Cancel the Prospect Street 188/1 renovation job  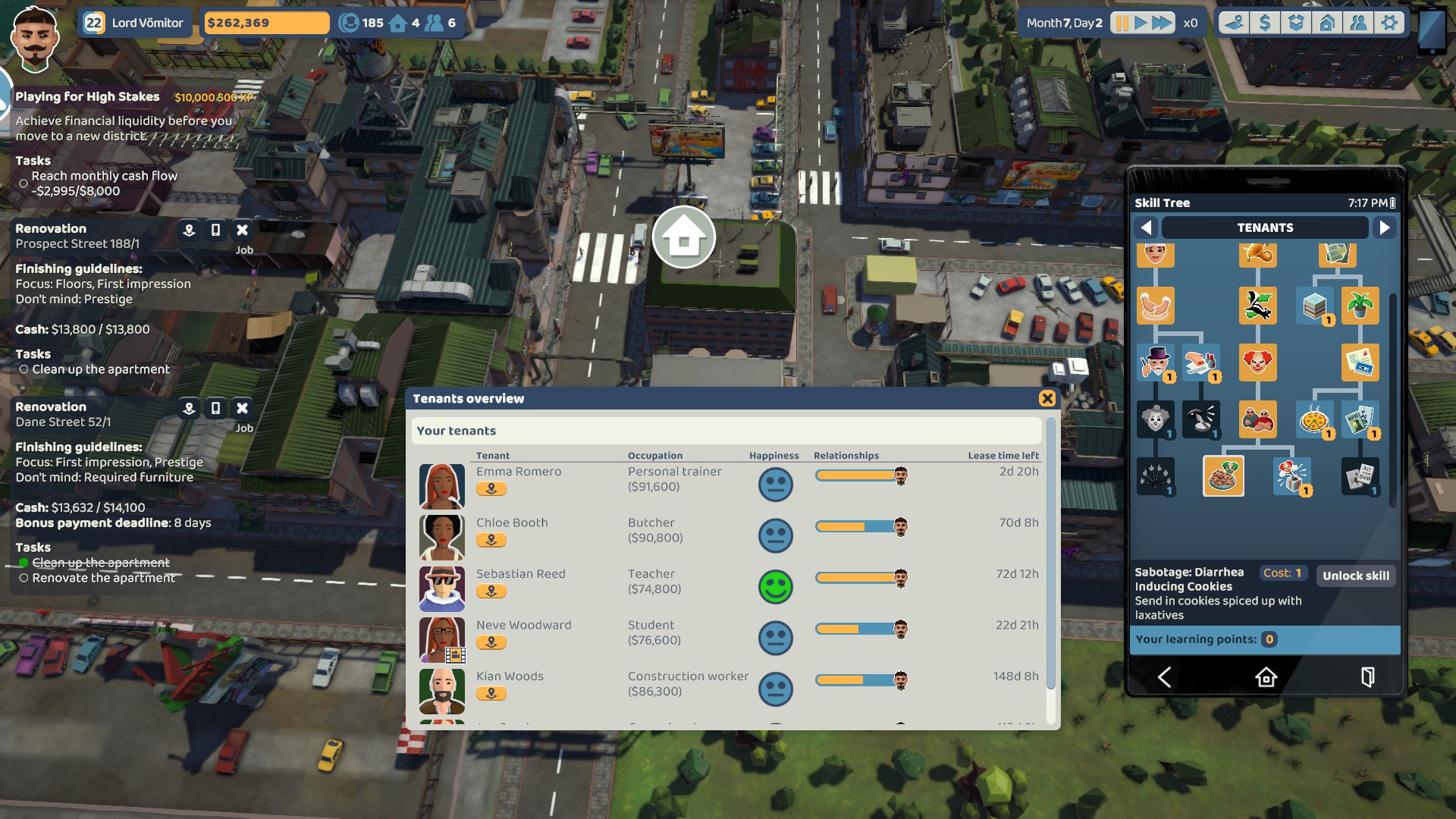click(x=242, y=230)
